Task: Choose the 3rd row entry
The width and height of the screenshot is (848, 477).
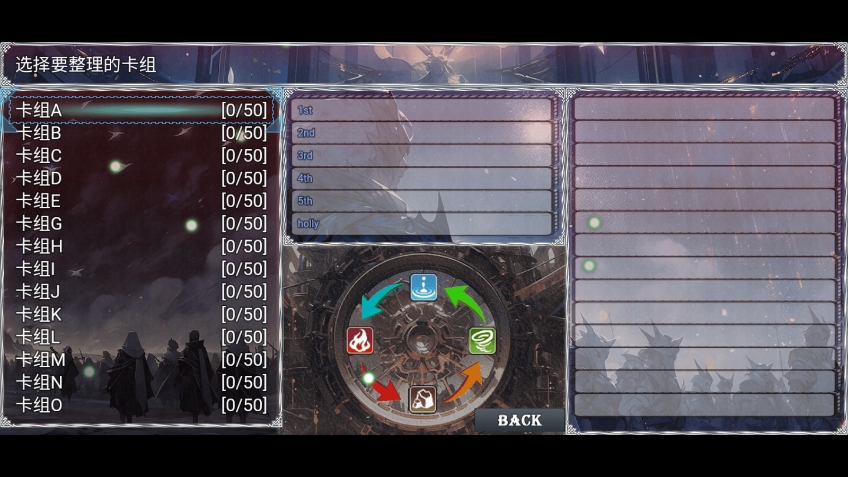Action: coord(421,156)
